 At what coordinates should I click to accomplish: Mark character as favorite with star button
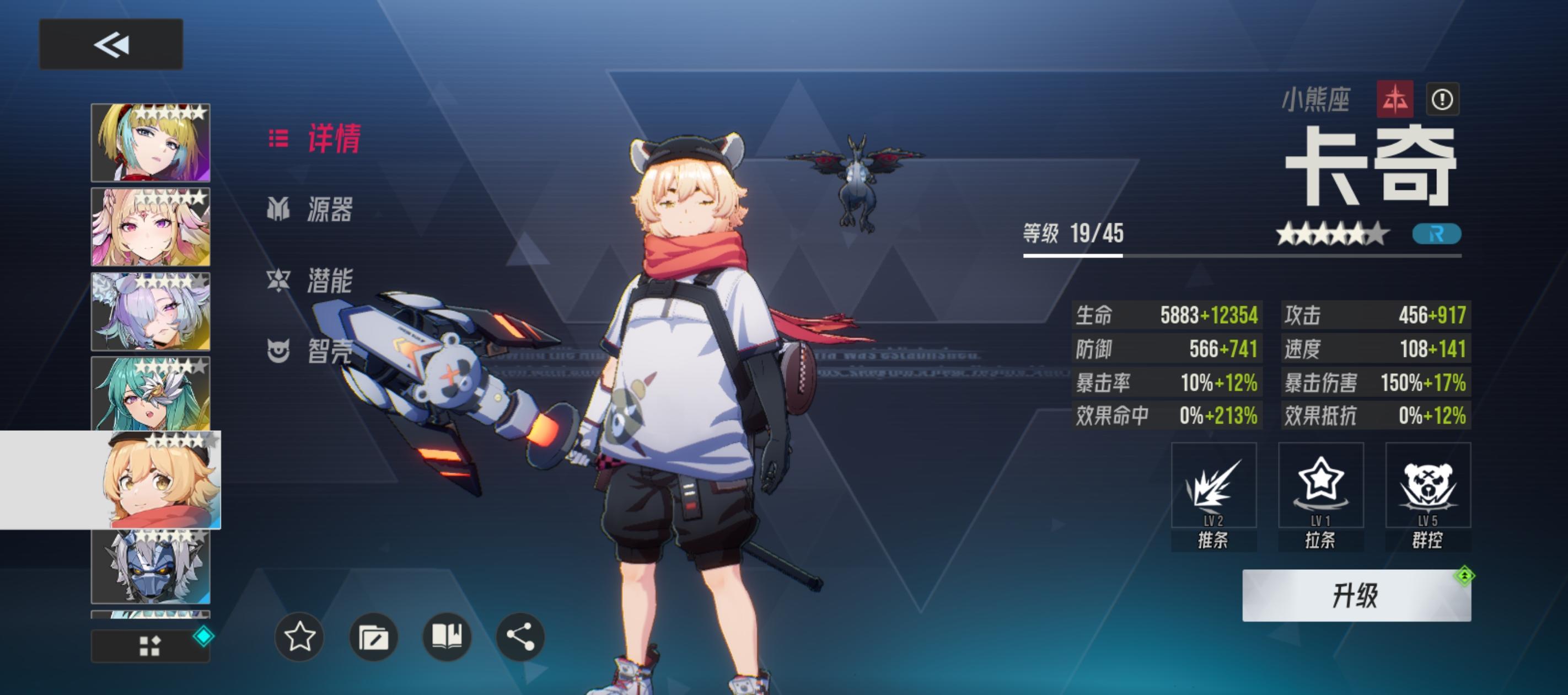click(x=299, y=637)
